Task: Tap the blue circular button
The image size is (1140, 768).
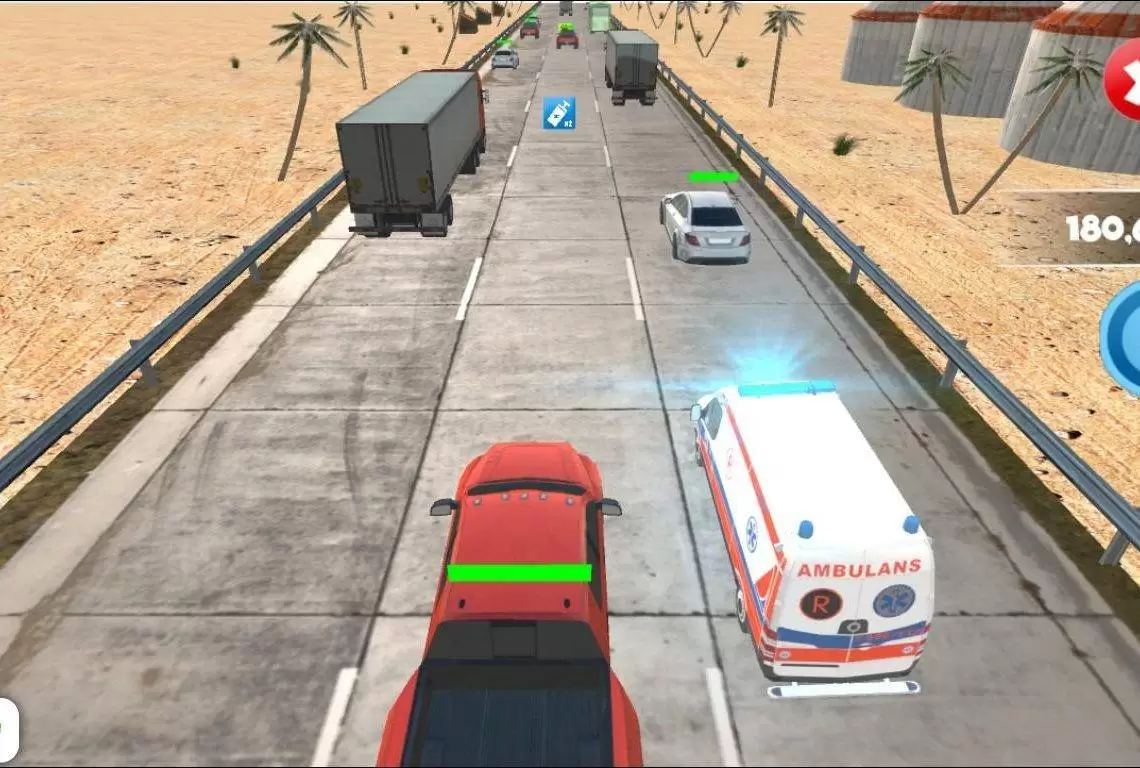Action: 1124,335
